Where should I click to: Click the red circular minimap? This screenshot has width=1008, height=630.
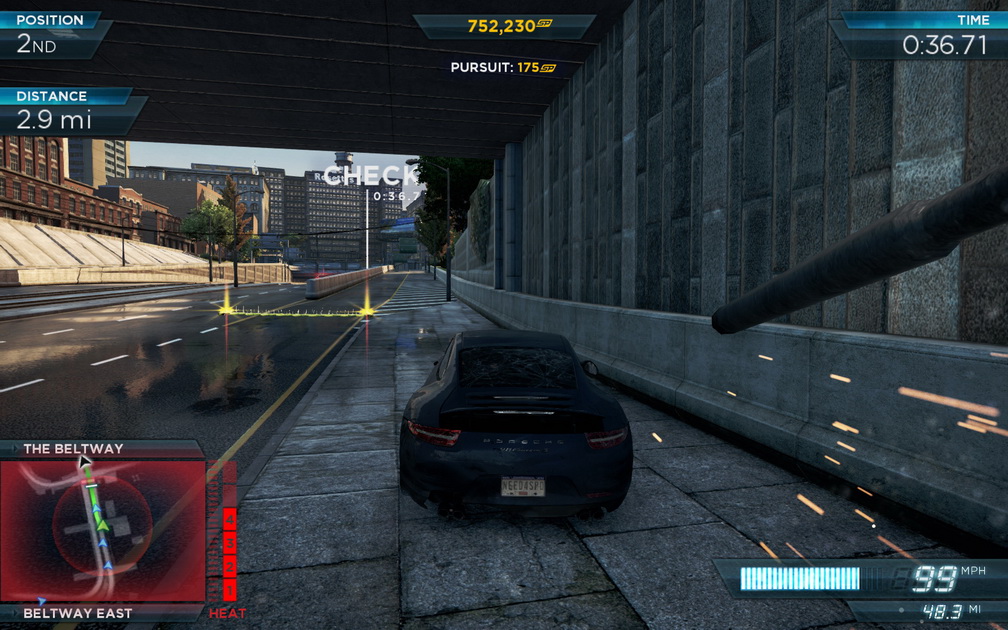tap(102, 530)
